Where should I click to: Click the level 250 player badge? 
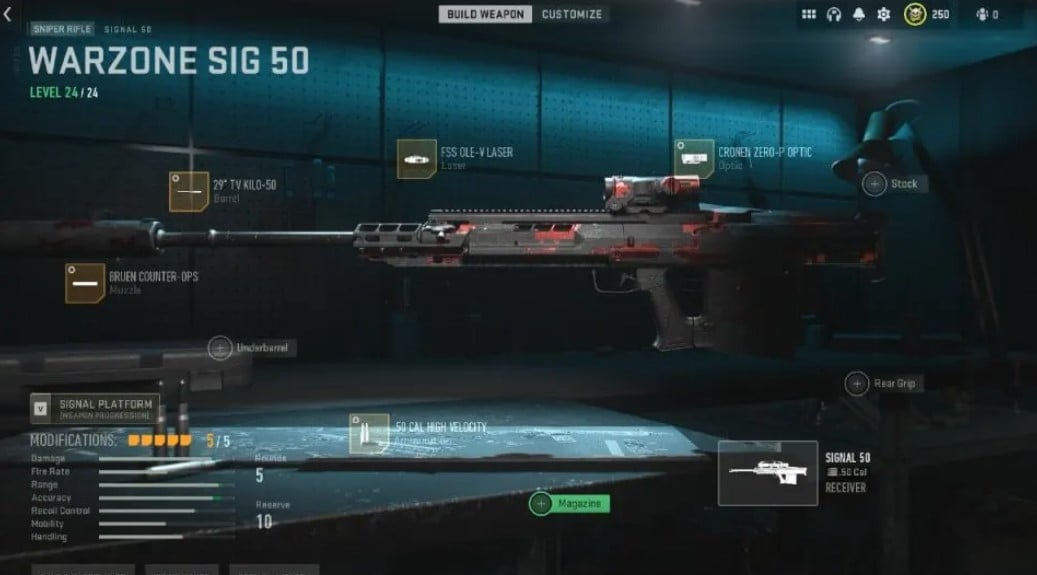pyautogui.click(x=915, y=15)
